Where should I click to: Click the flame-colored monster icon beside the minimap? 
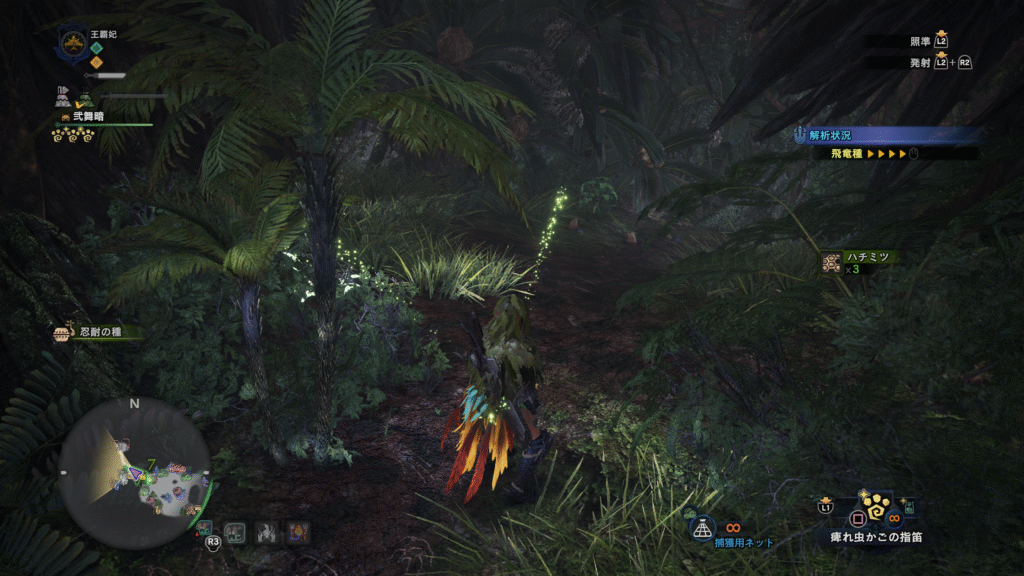[299, 532]
